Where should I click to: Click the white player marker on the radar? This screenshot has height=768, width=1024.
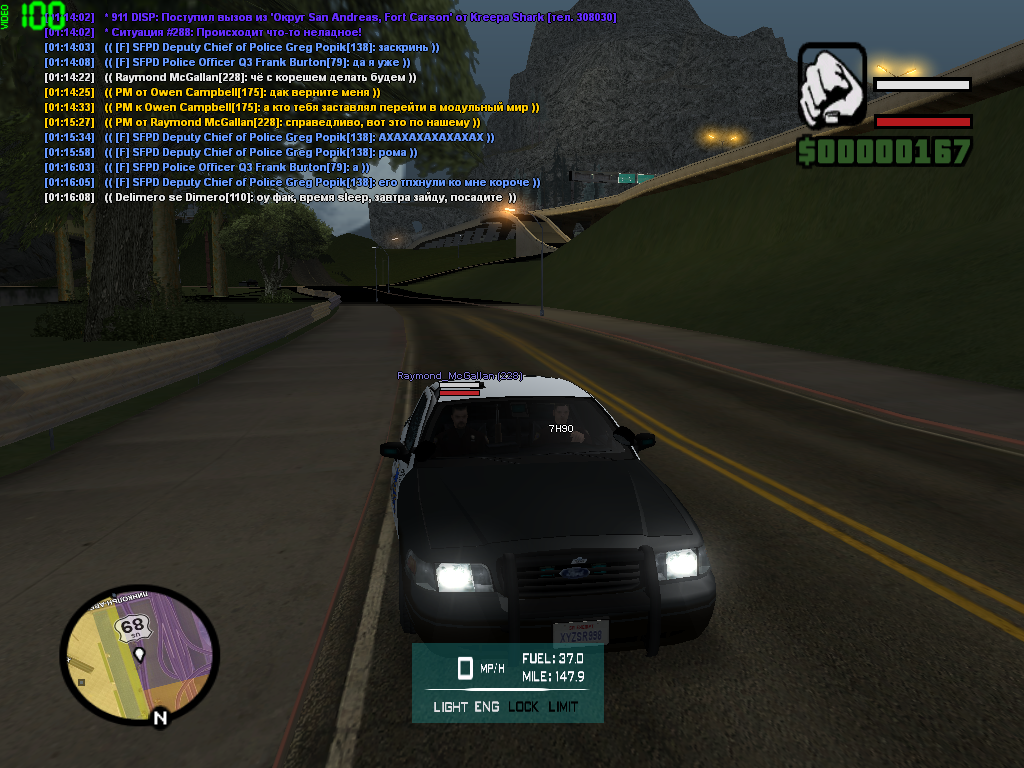pos(140,654)
